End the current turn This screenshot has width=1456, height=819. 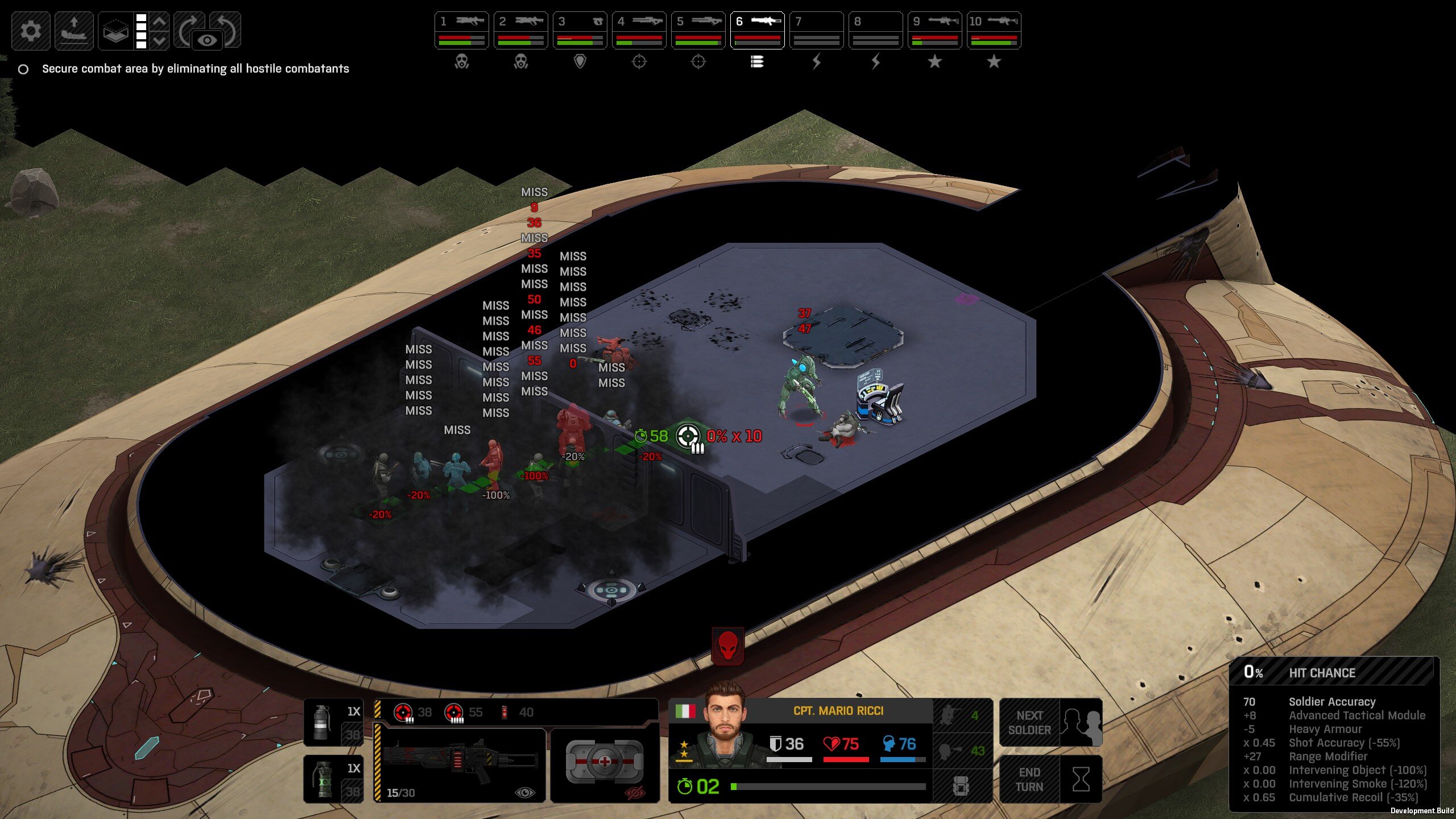(1050, 779)
